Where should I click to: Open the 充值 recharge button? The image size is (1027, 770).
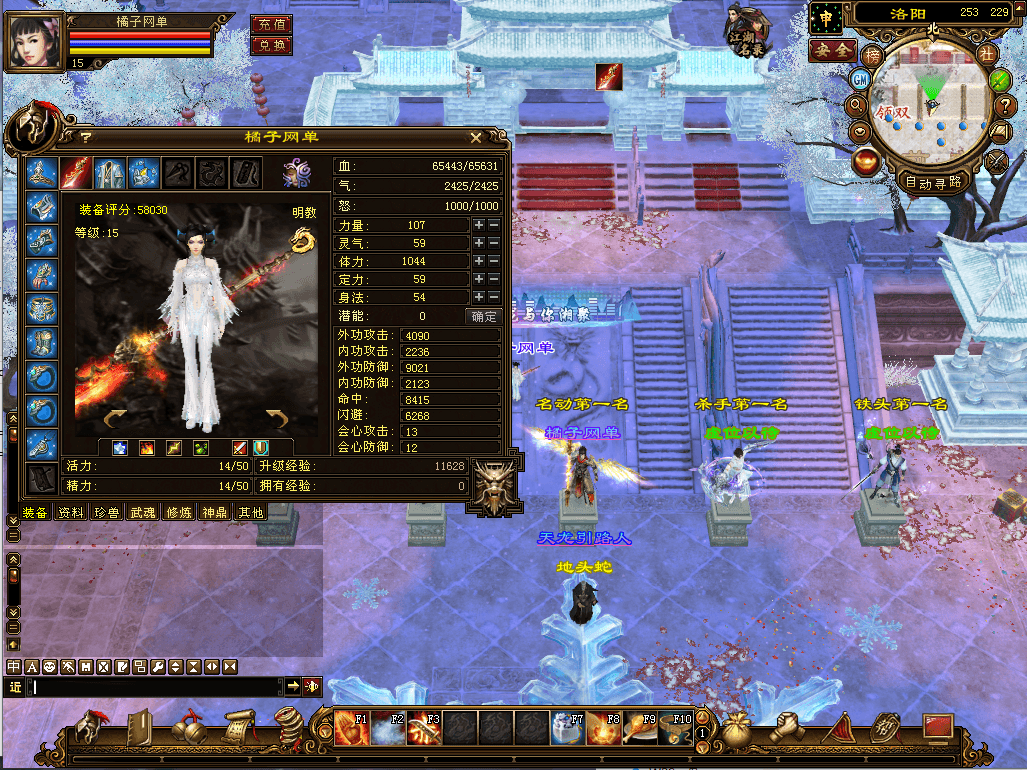click(x=270, y=25)
